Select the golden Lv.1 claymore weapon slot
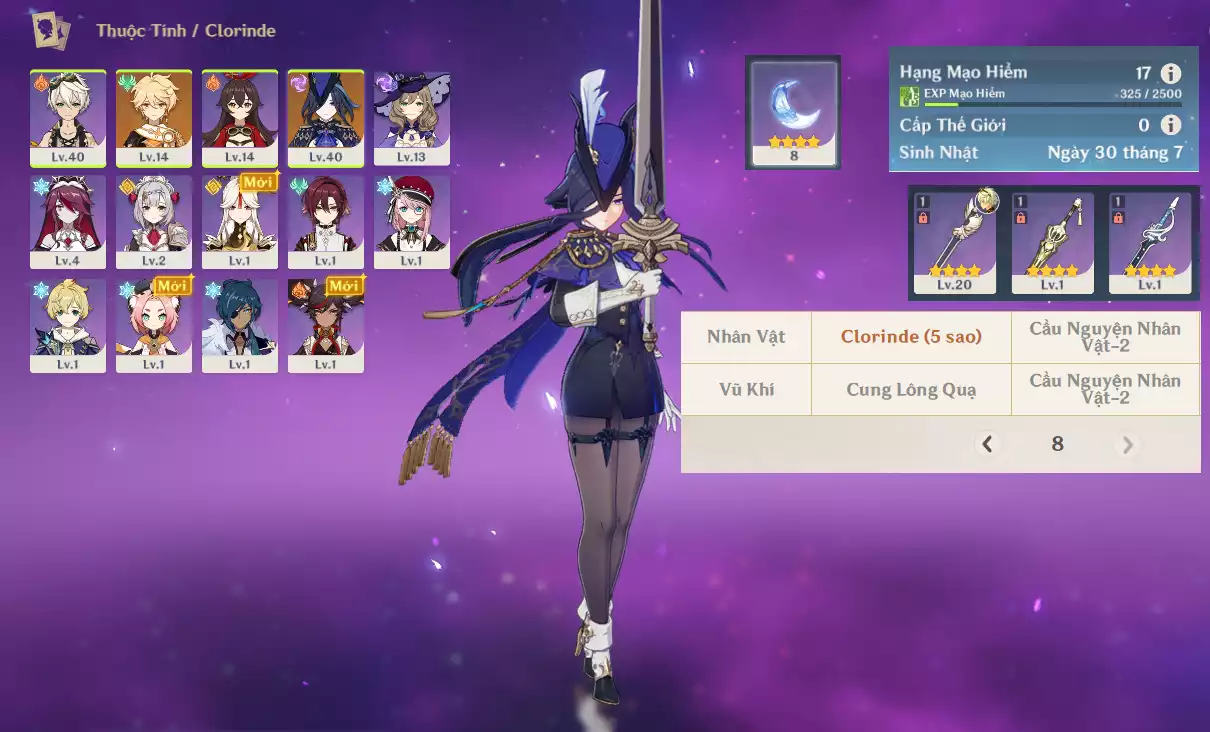This screenshot has height=732, width=1210. click(1052, 242)
